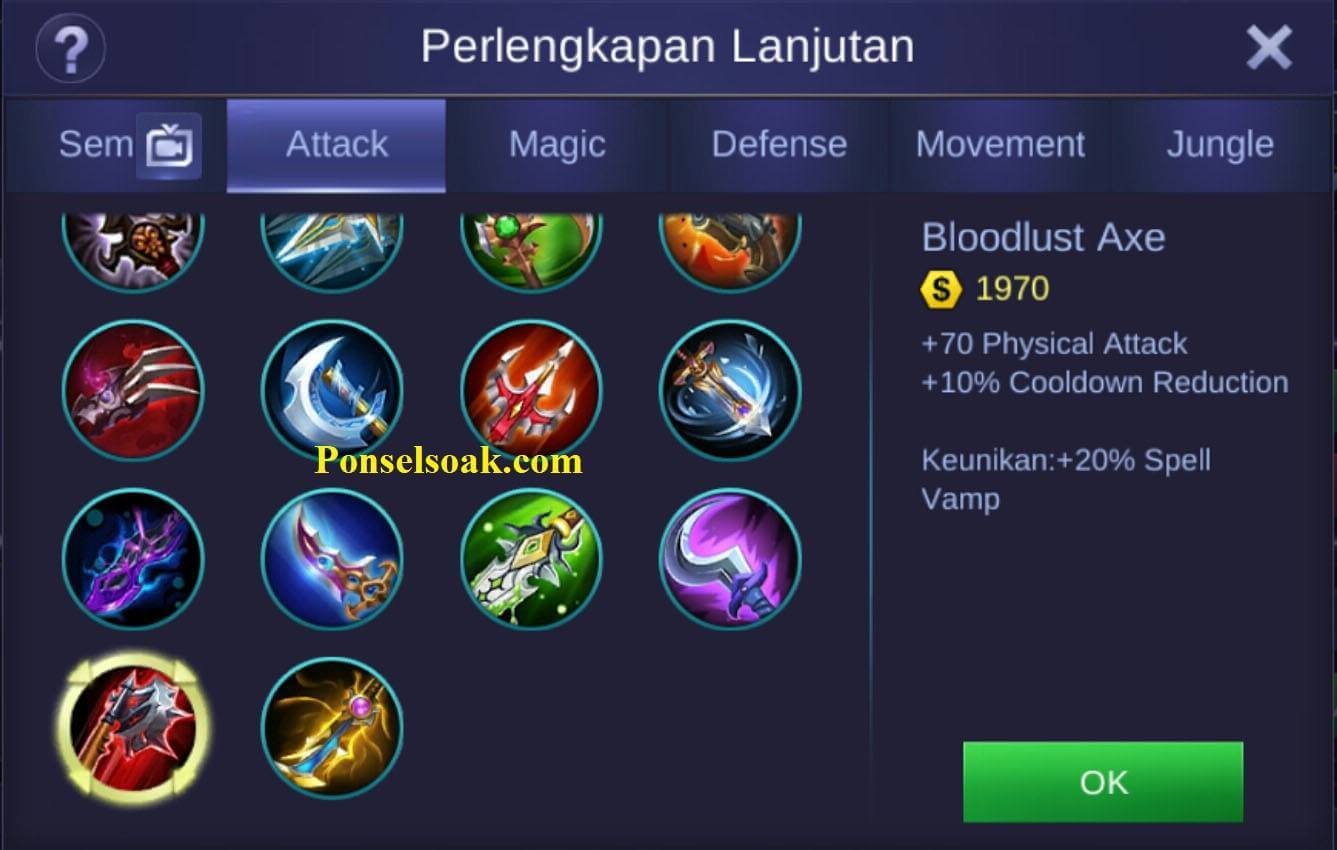Select the Haas's Claws red item icon
Image resolution: width=1337 pixels, height=850 pixels.
[134, 390]
